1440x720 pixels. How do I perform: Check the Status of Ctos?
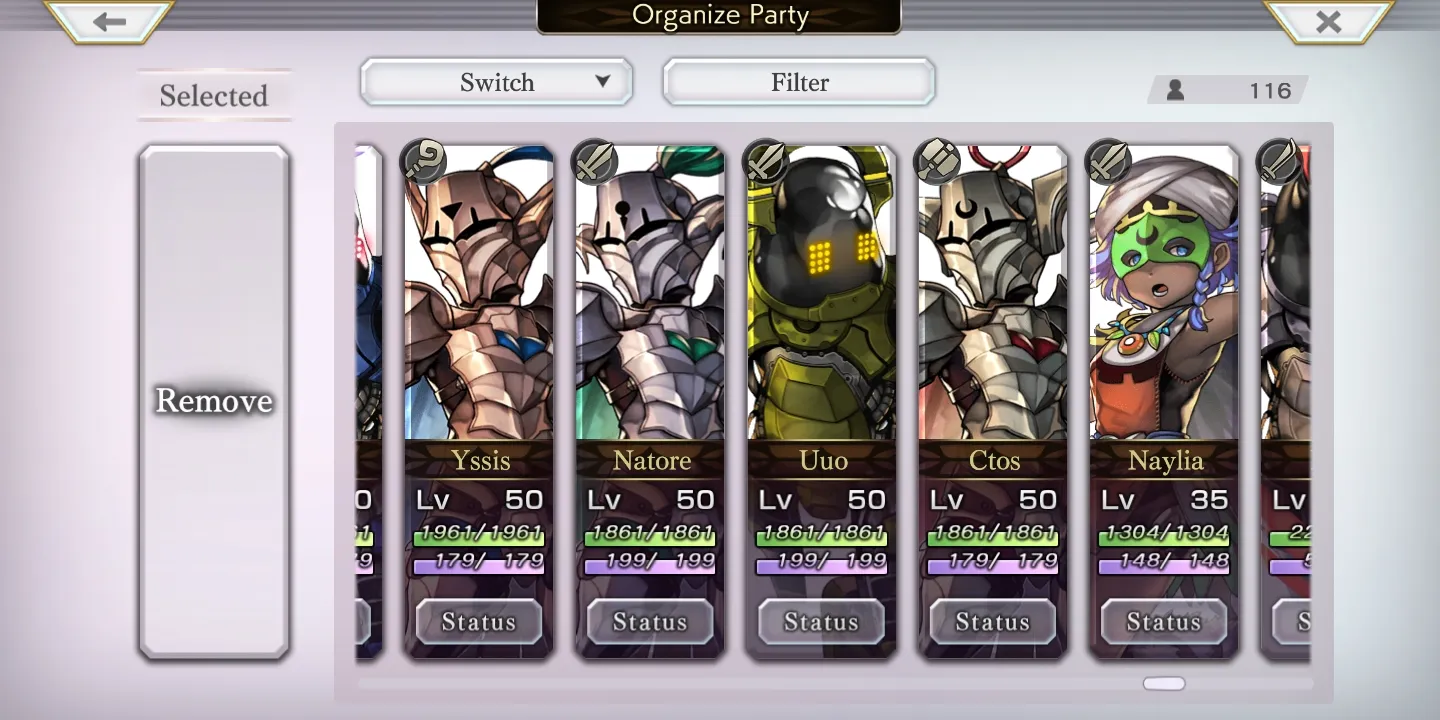[x=993, y=622]
